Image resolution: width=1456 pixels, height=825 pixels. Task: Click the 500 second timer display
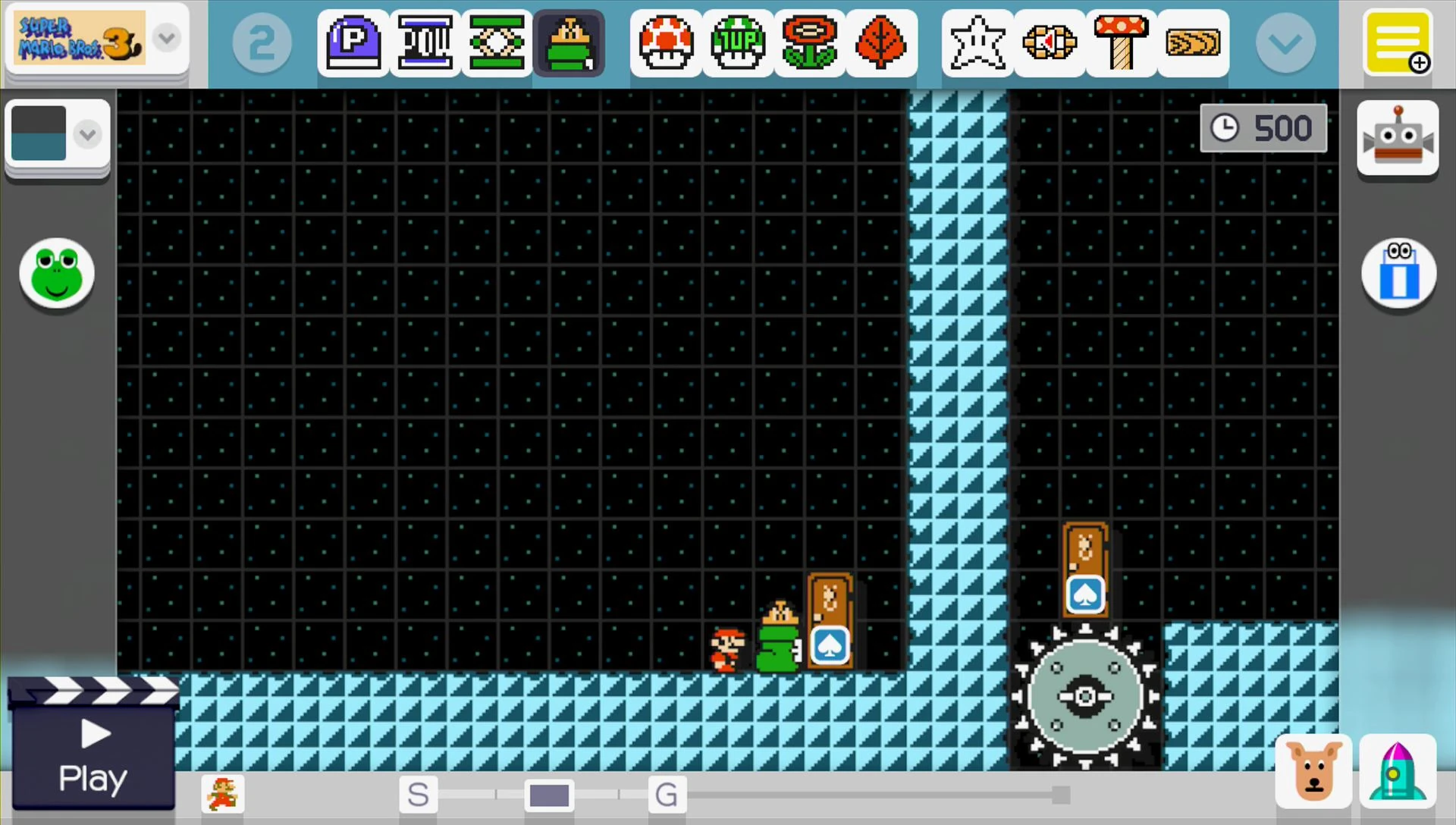(x=1263, y=127)
